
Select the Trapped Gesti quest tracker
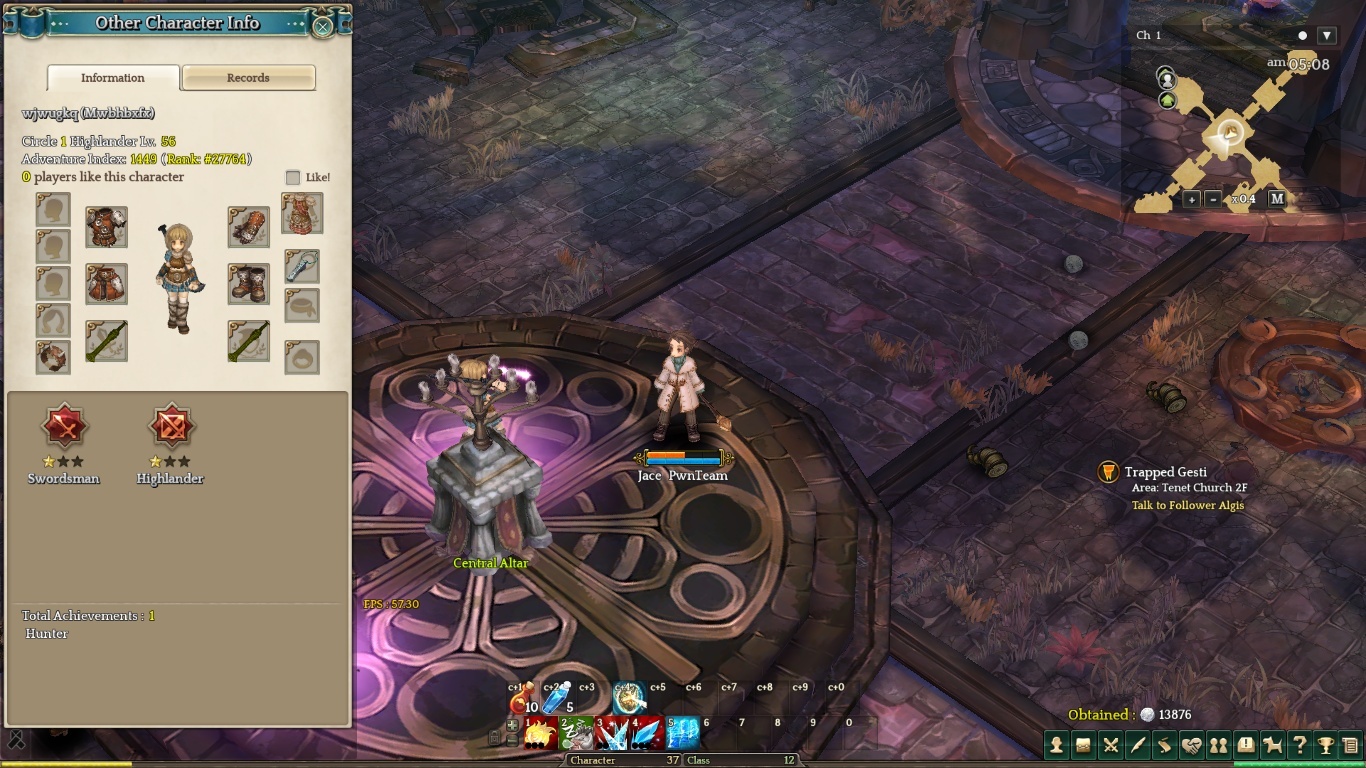(x=1165, y=472)
